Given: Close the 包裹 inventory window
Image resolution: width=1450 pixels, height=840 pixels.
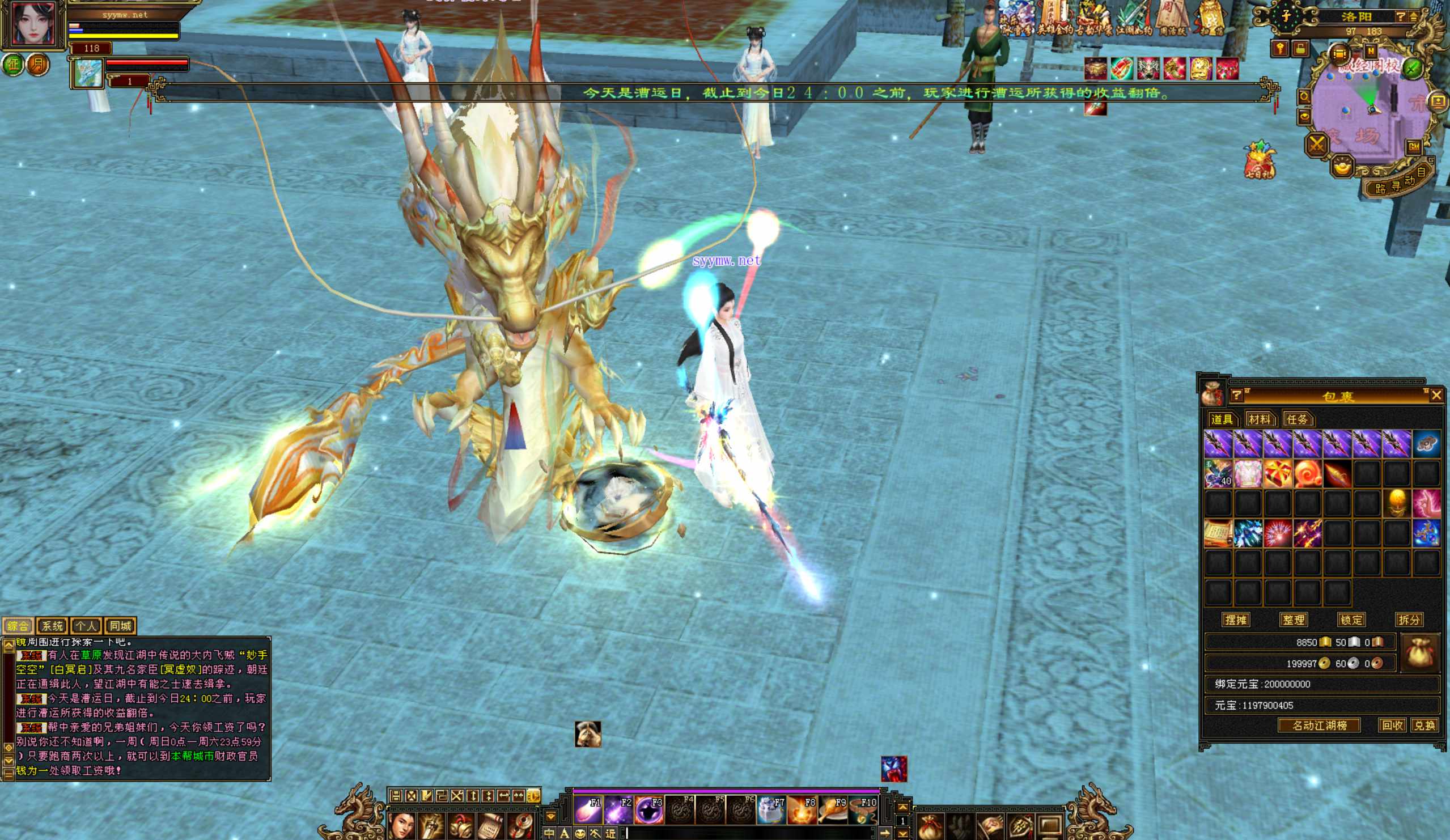Looking at the screenshot, I should click(x=1436, y=395).
